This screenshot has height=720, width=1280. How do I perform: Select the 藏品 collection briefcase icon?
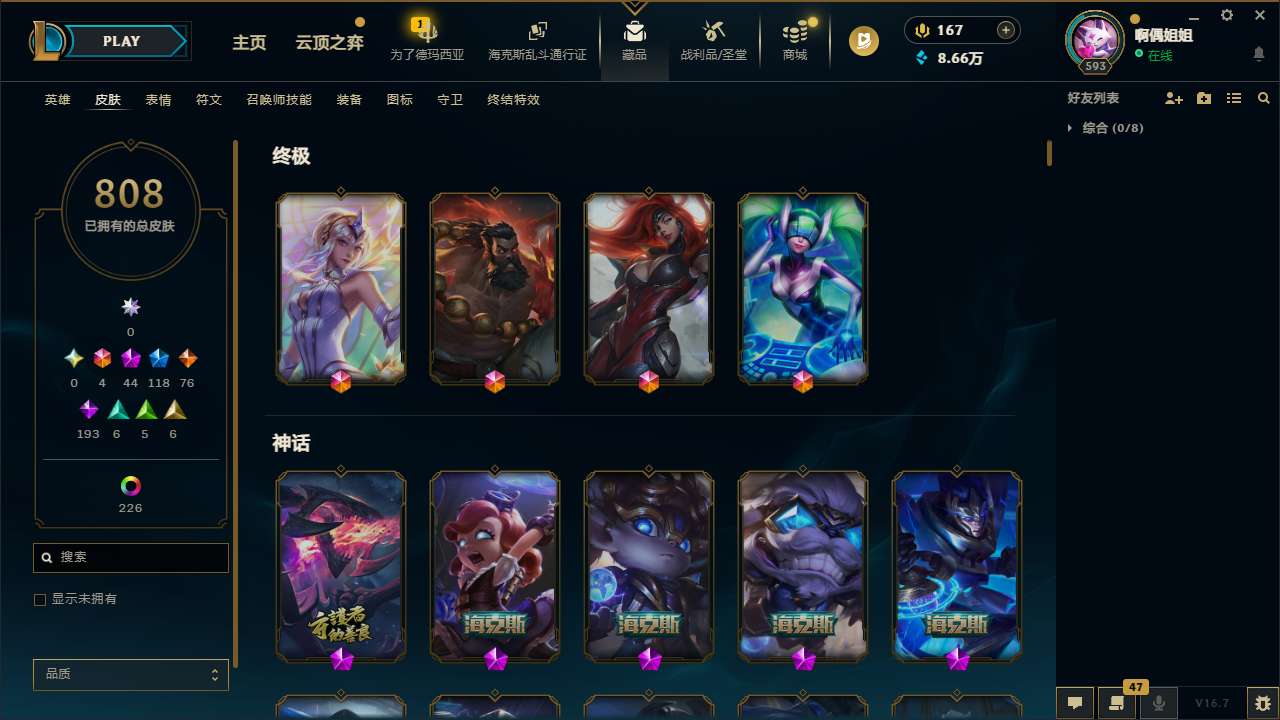pyautogui.click(x=634, y=30)
